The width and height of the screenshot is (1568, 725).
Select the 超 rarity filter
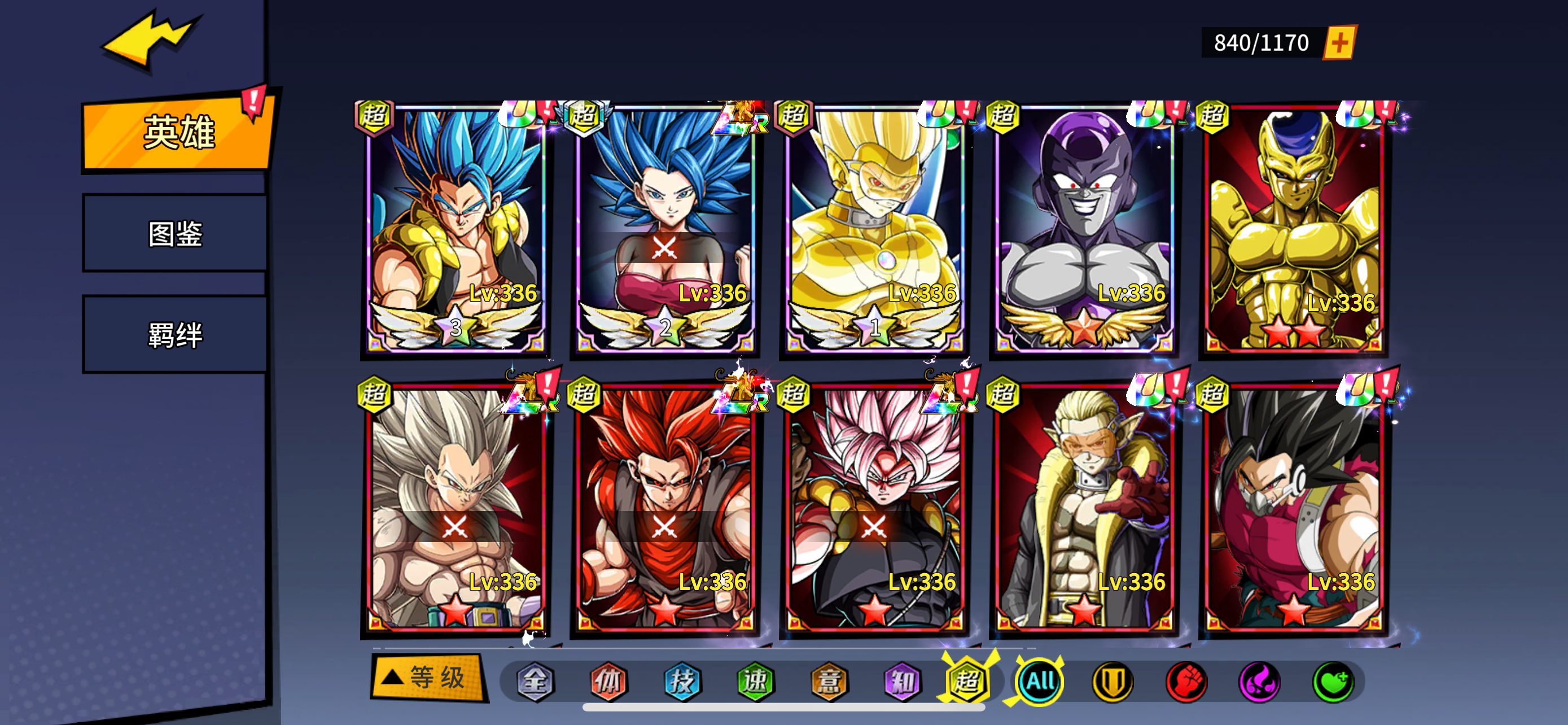(967, 681)
